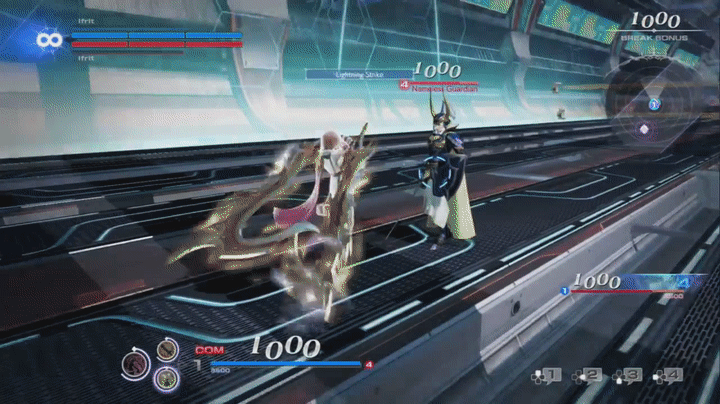Use the upper sword skill icon
The height and width of the screenshot is (404, 720).
167,349
